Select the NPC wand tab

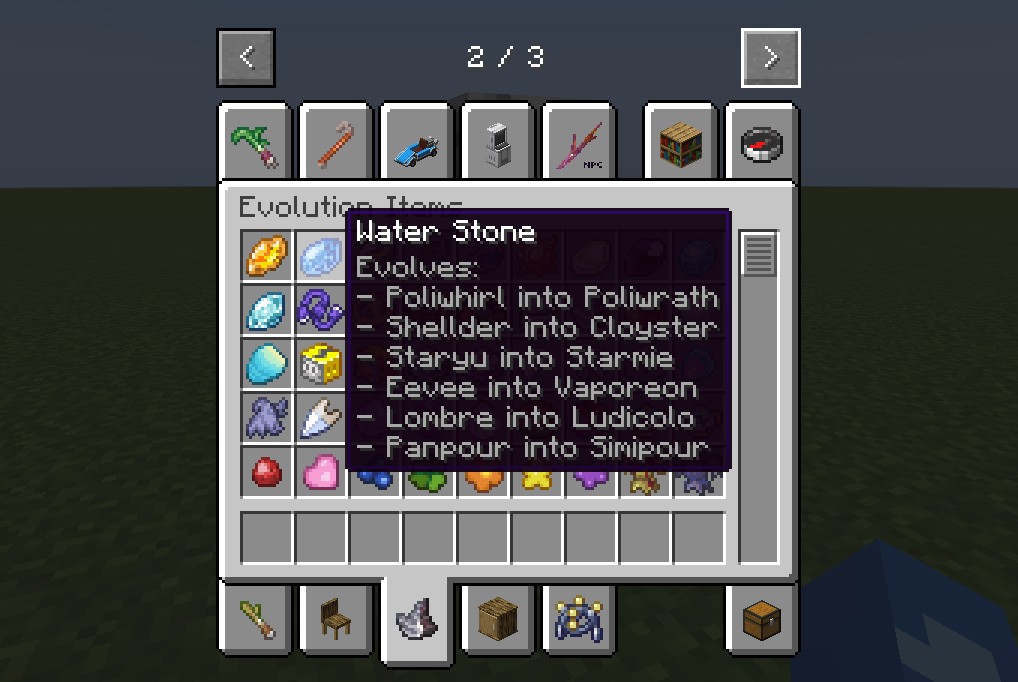pos(580,144)
